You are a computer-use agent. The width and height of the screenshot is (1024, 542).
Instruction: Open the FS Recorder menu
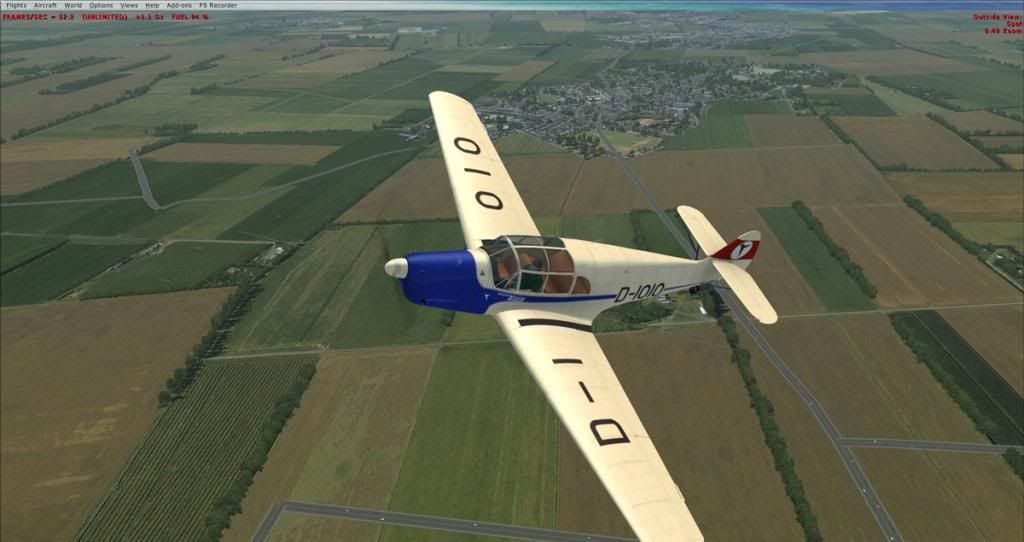pos(217,5)
